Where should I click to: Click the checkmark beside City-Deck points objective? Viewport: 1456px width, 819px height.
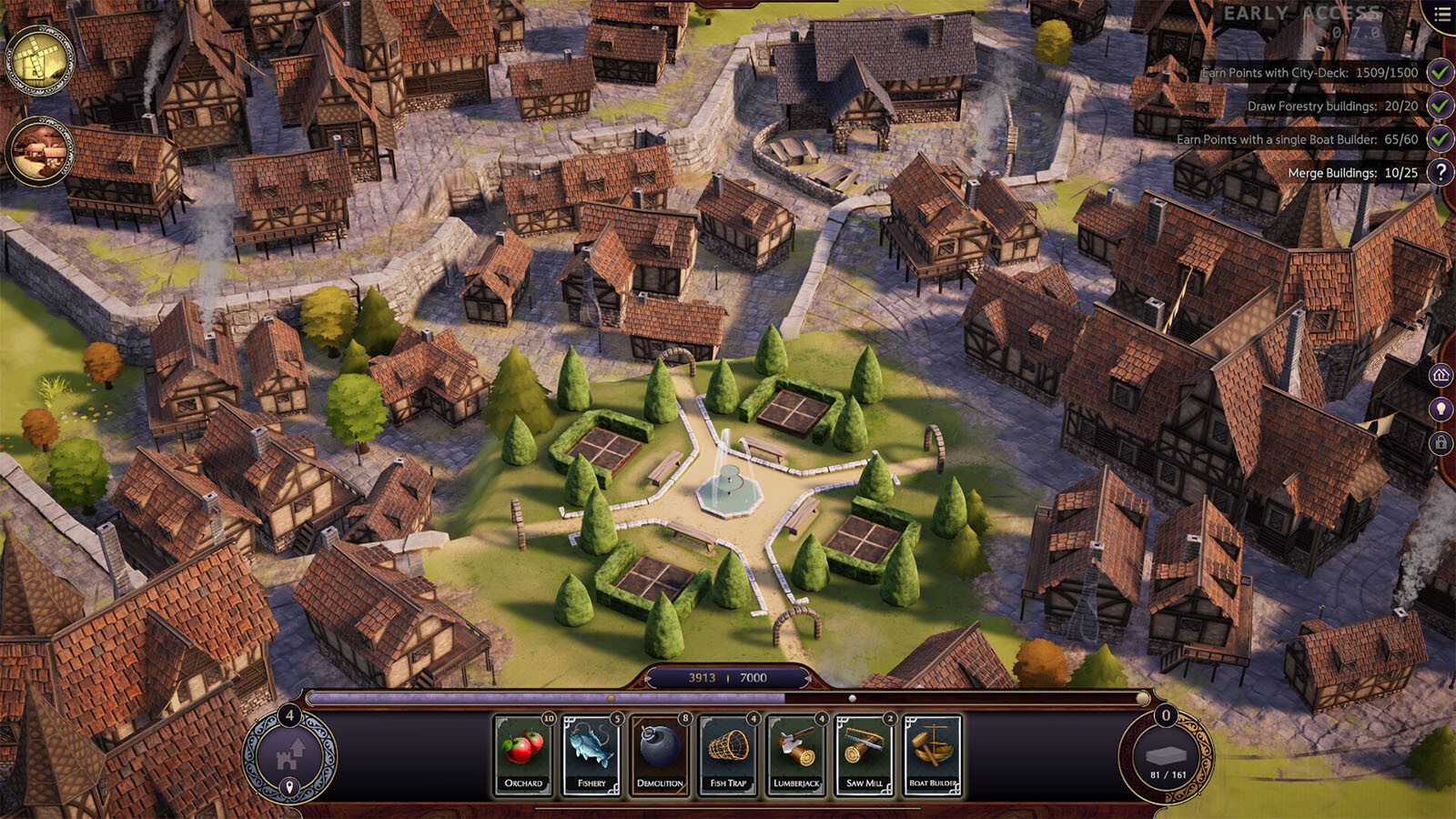pyautogui.click(x=1440, y=72)
